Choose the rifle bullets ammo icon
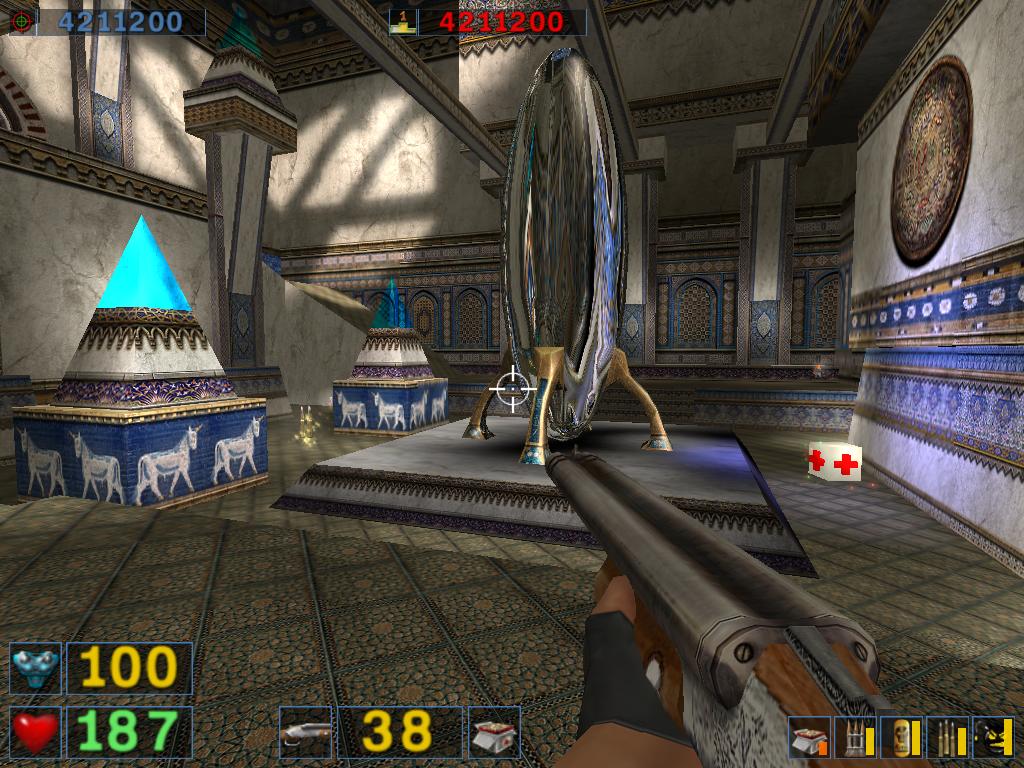Viewport: 1024px width, 768px height. tap(946, 738)
